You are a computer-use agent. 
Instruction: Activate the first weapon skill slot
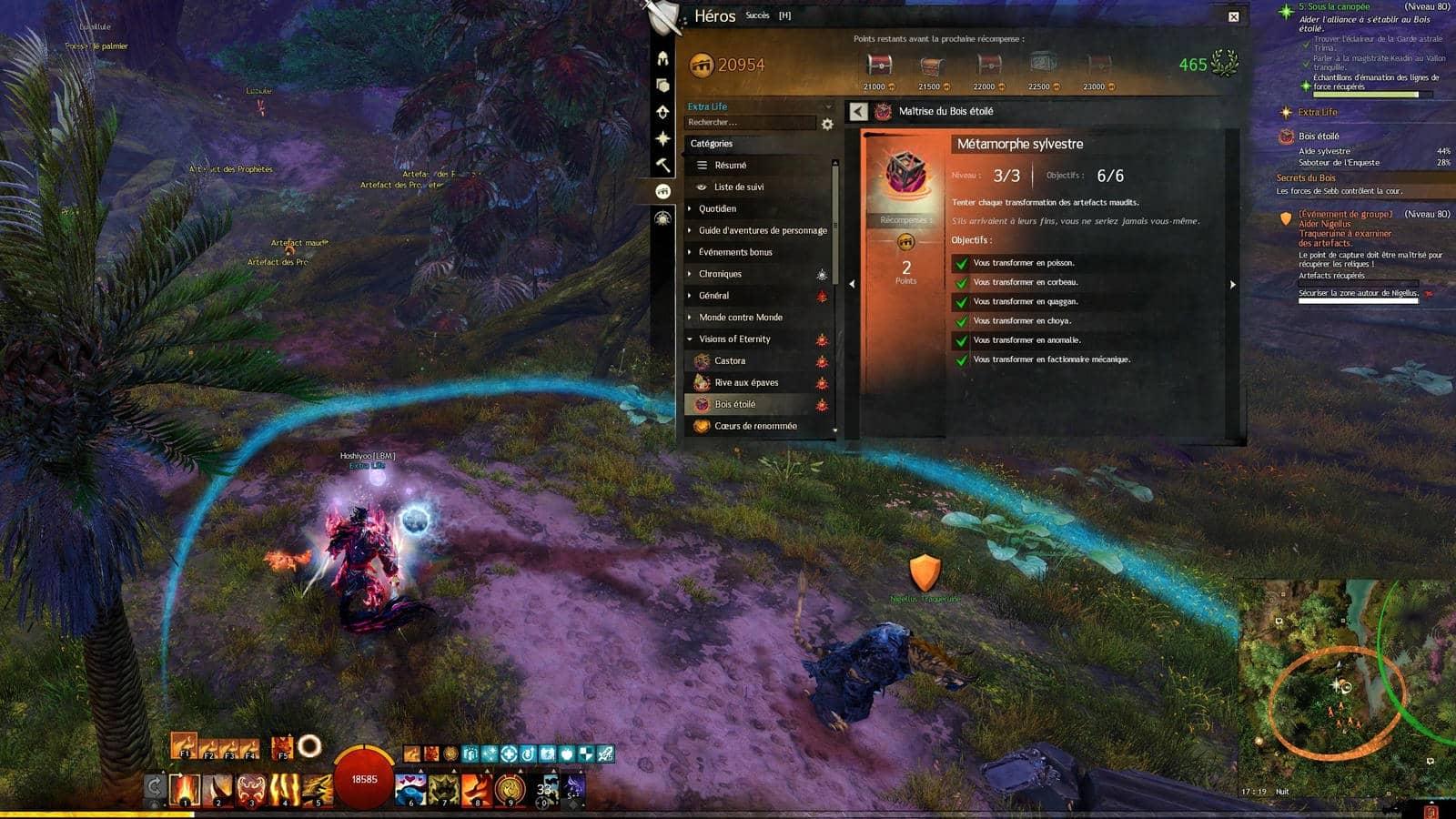184,788
